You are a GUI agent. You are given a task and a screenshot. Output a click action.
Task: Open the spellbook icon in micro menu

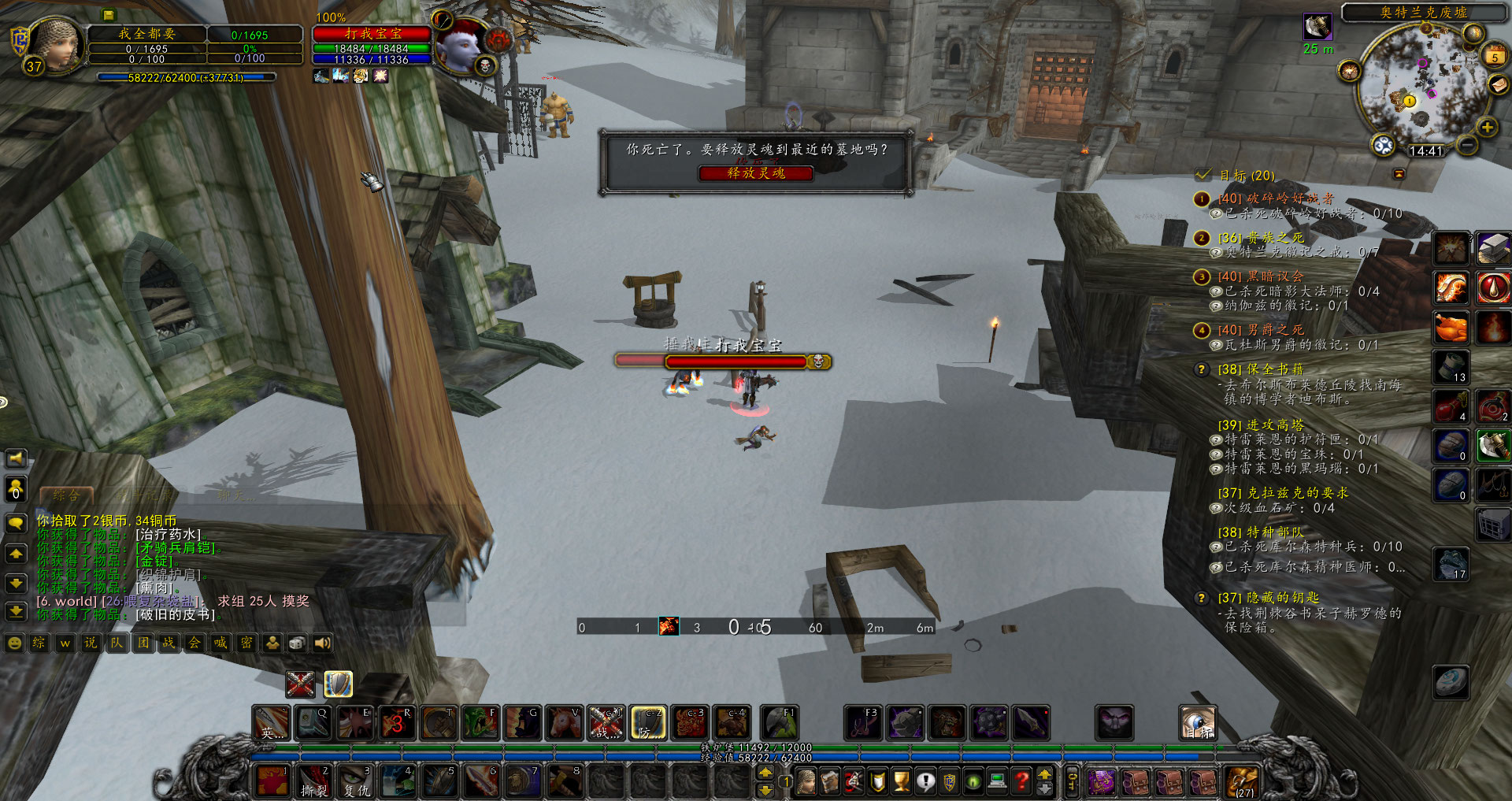point(828,782)
